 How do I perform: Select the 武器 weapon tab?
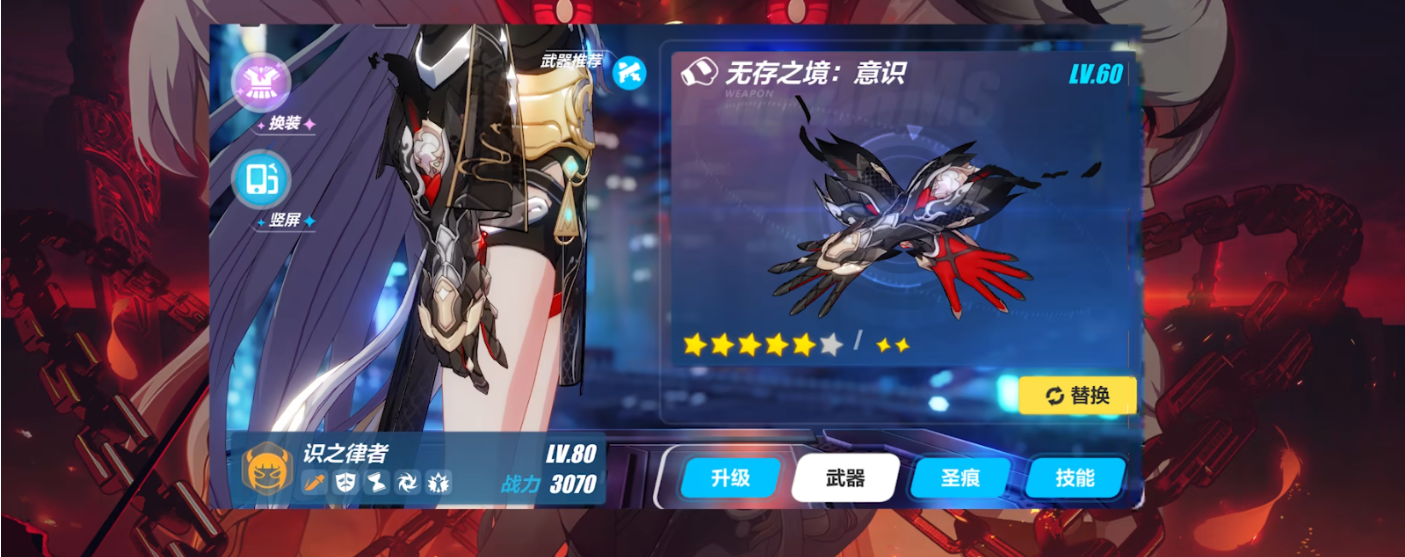pyautogui.click(x=845, y=478)
